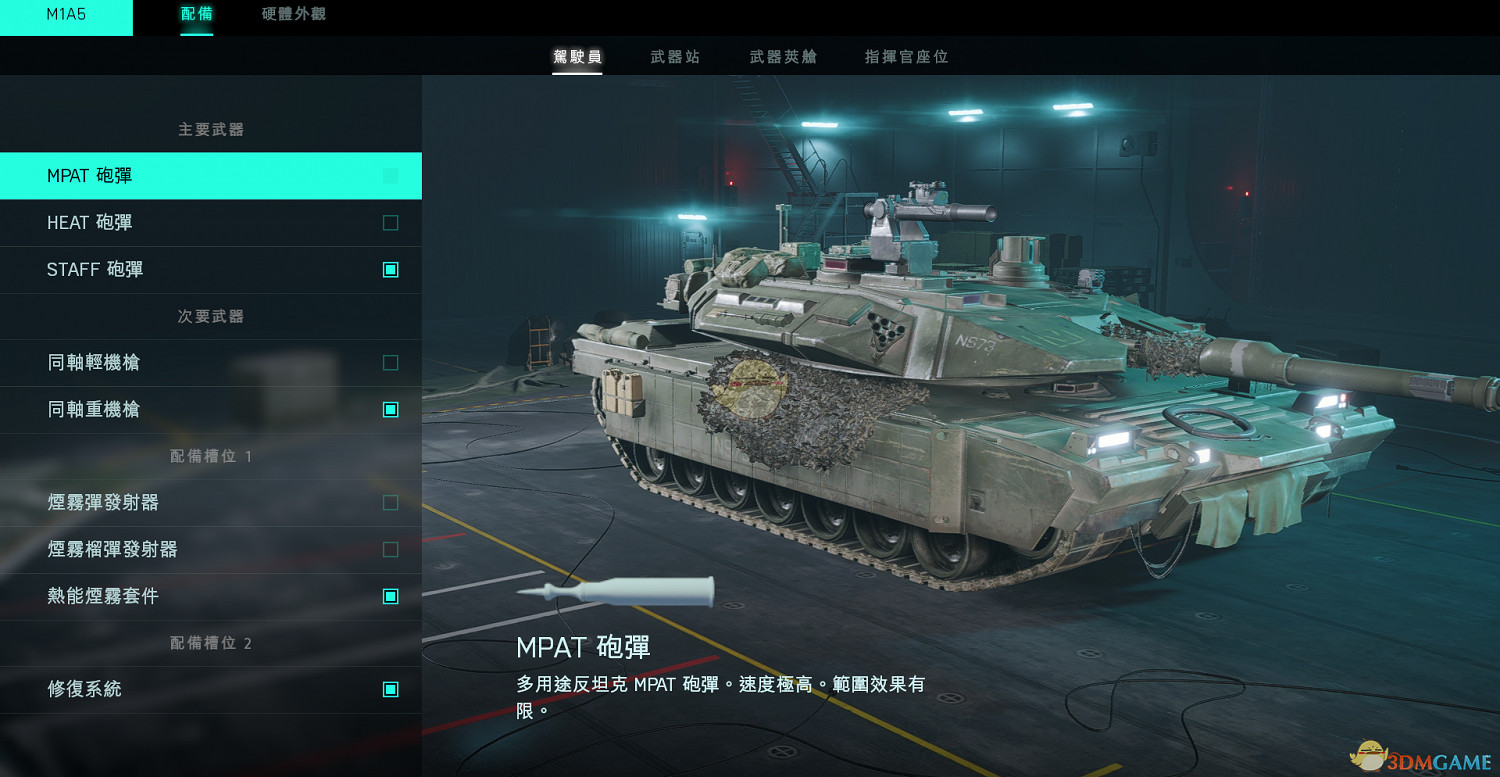The width and height of the screenshot is (1500, 777).
Task: Toggle the checkbox beside HEAT 砲彈
Action: pyautogui.click(x=389, y=222)
